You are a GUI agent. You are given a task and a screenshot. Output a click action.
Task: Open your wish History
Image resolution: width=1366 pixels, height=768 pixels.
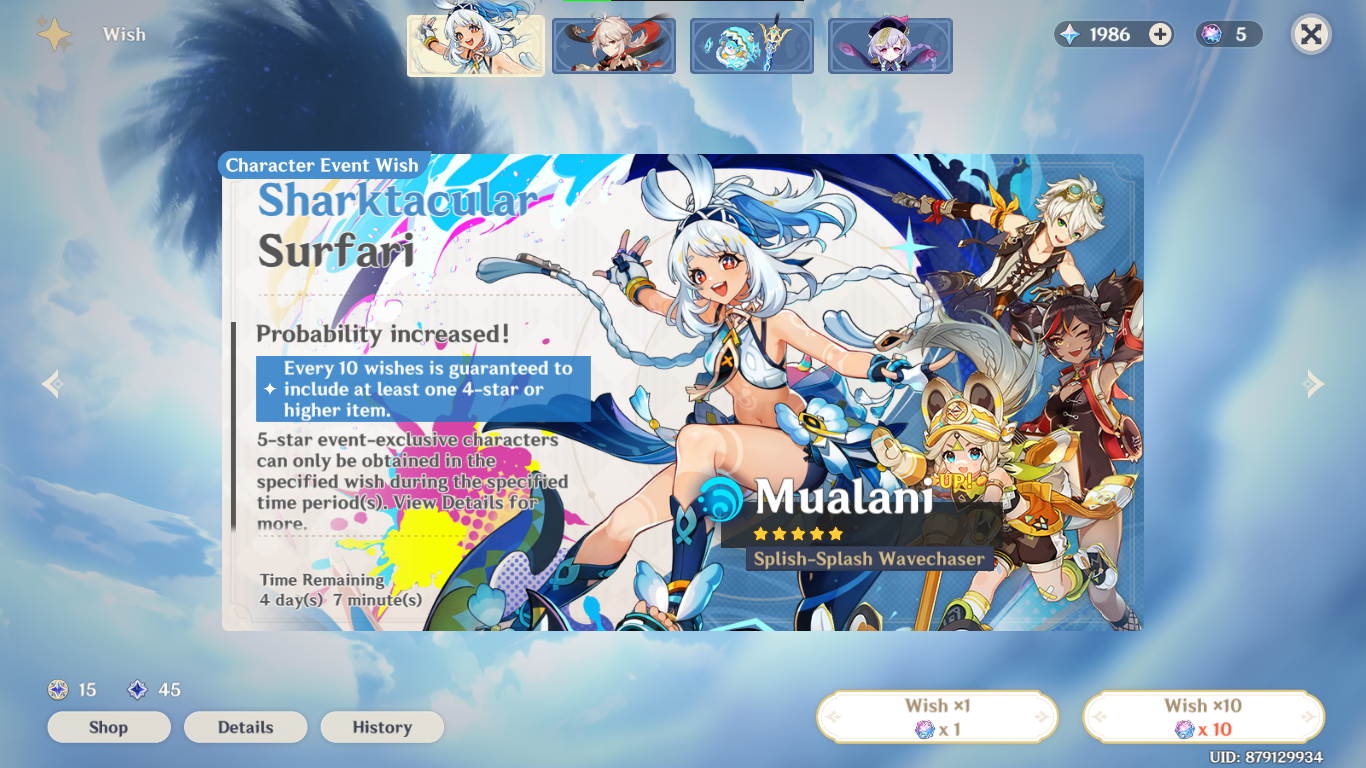coord(382,727)
